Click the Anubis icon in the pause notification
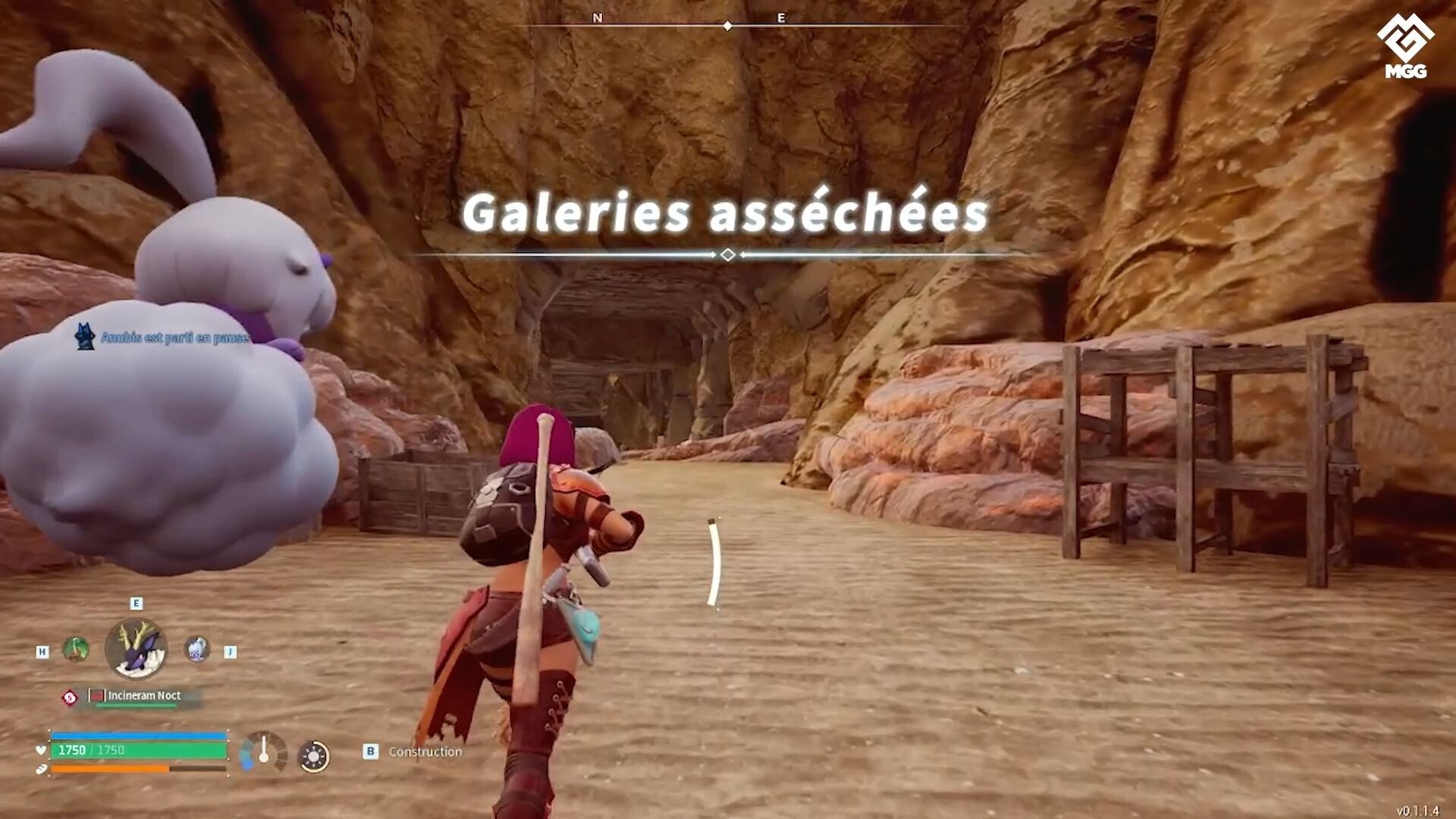The height and width of the screenshot is (819, 1456). coord(83,336)
